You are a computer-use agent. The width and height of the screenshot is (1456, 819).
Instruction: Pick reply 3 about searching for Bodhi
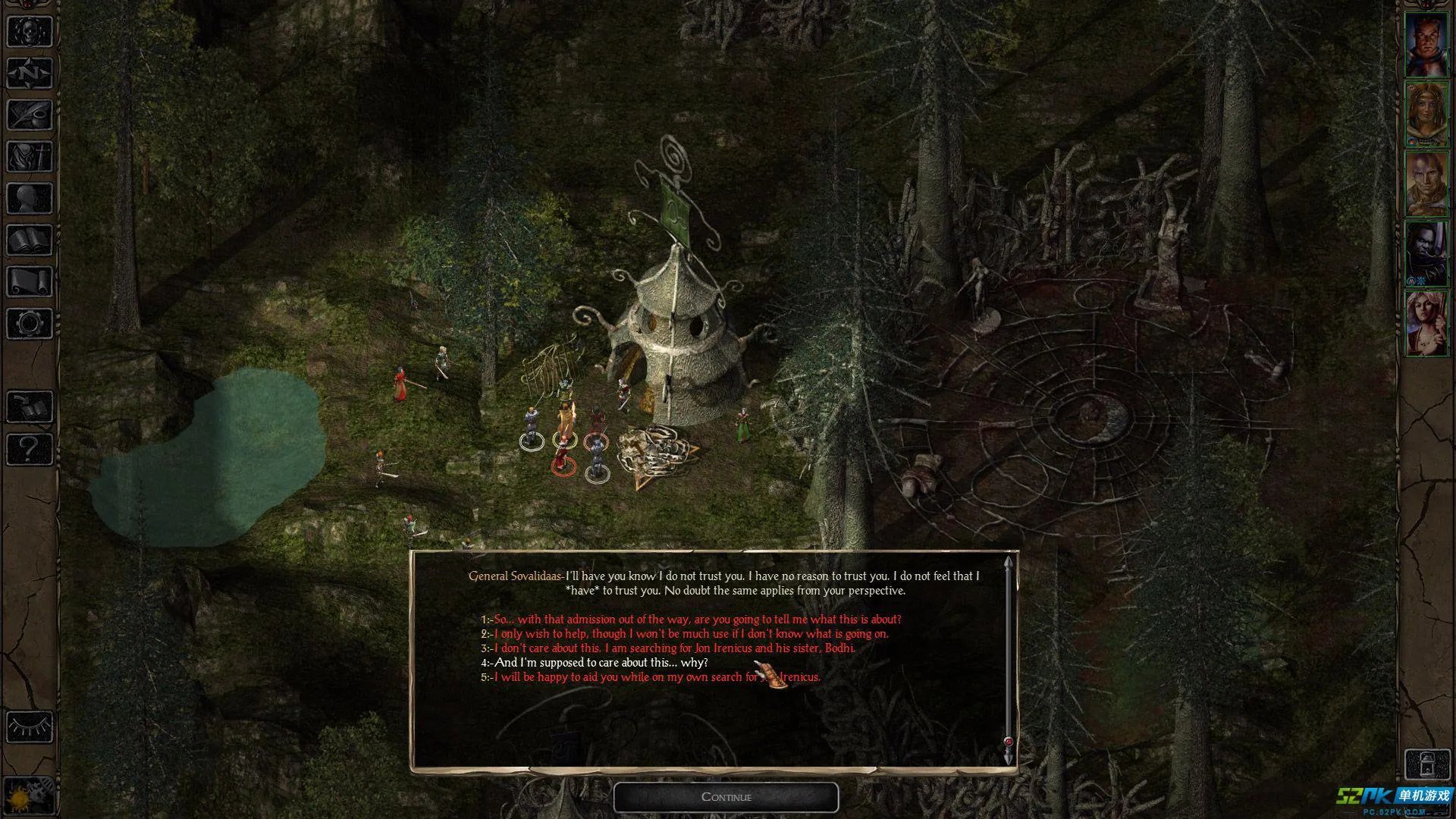pos(674,648)
